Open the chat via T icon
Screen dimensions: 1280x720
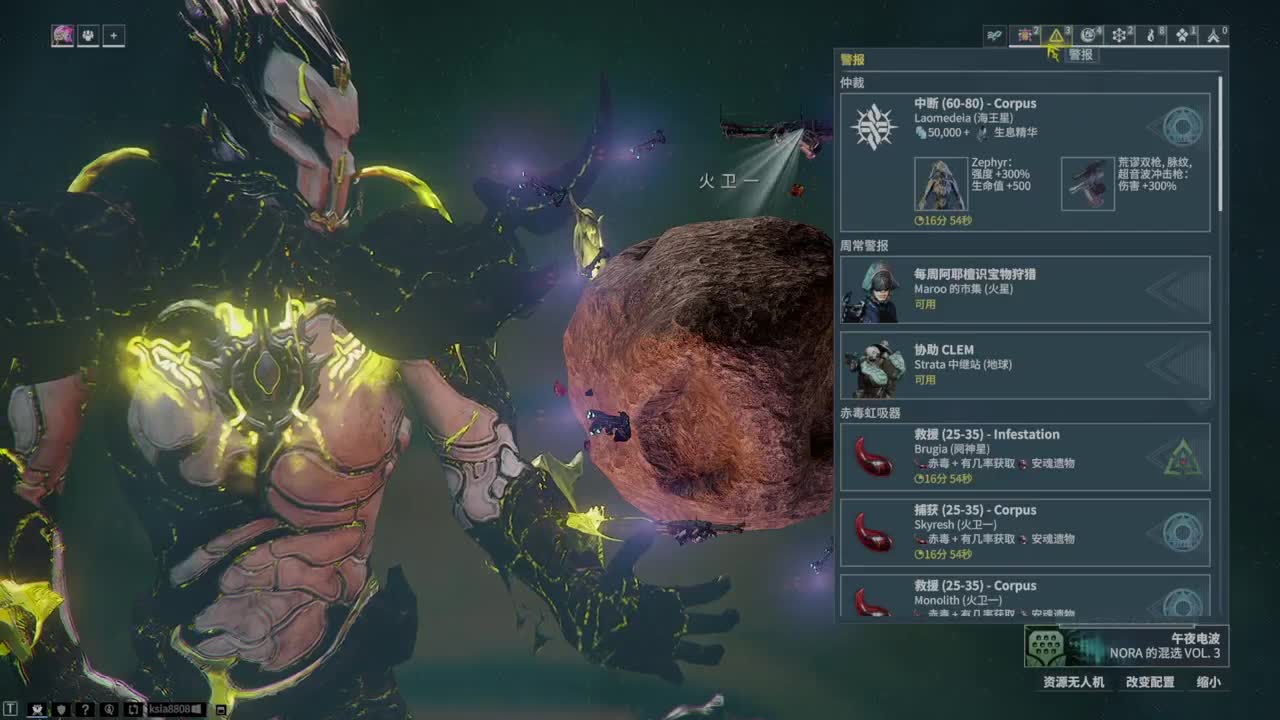point(11,710)
